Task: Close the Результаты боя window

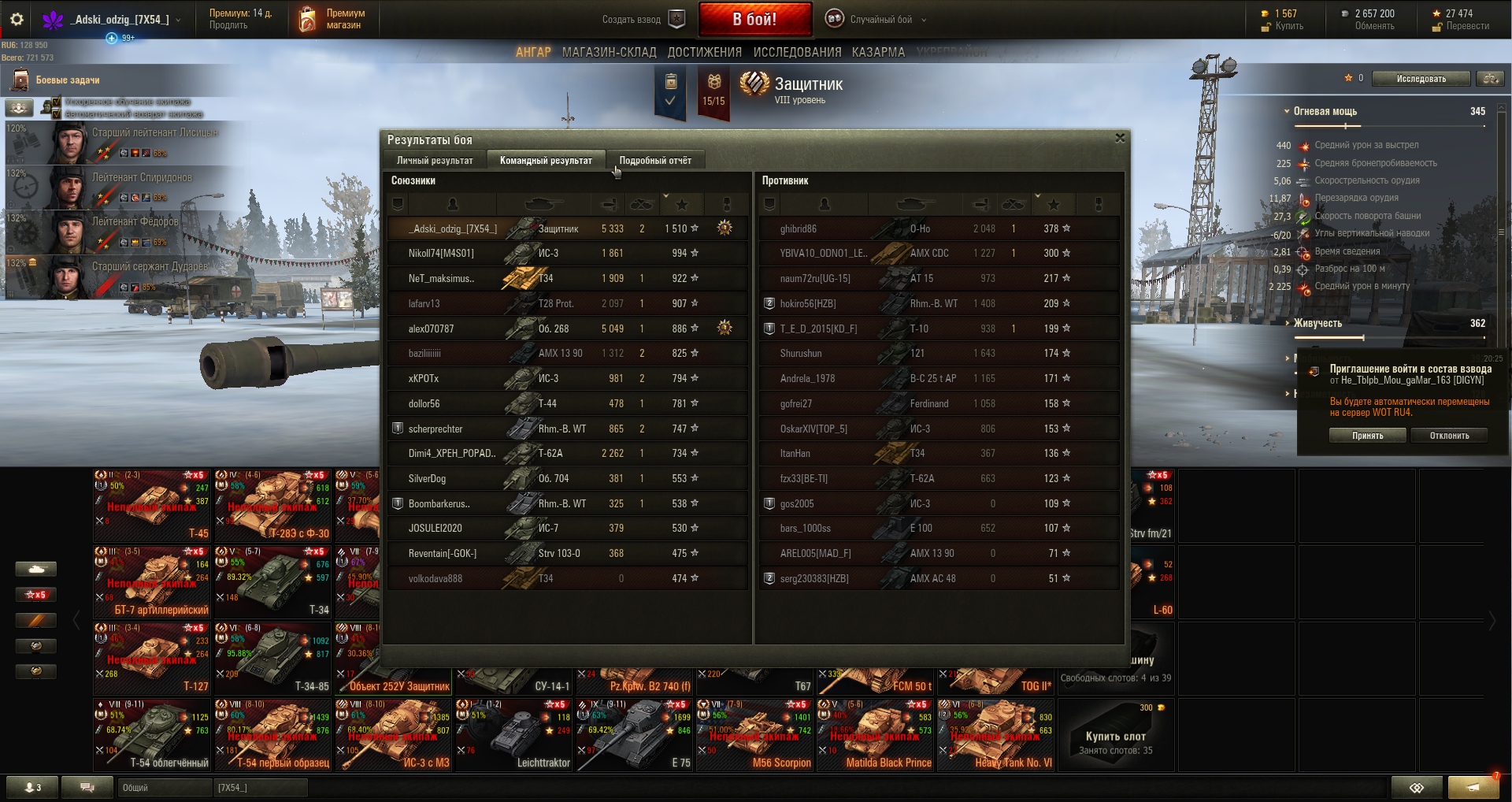Action: pos(1120,139)
